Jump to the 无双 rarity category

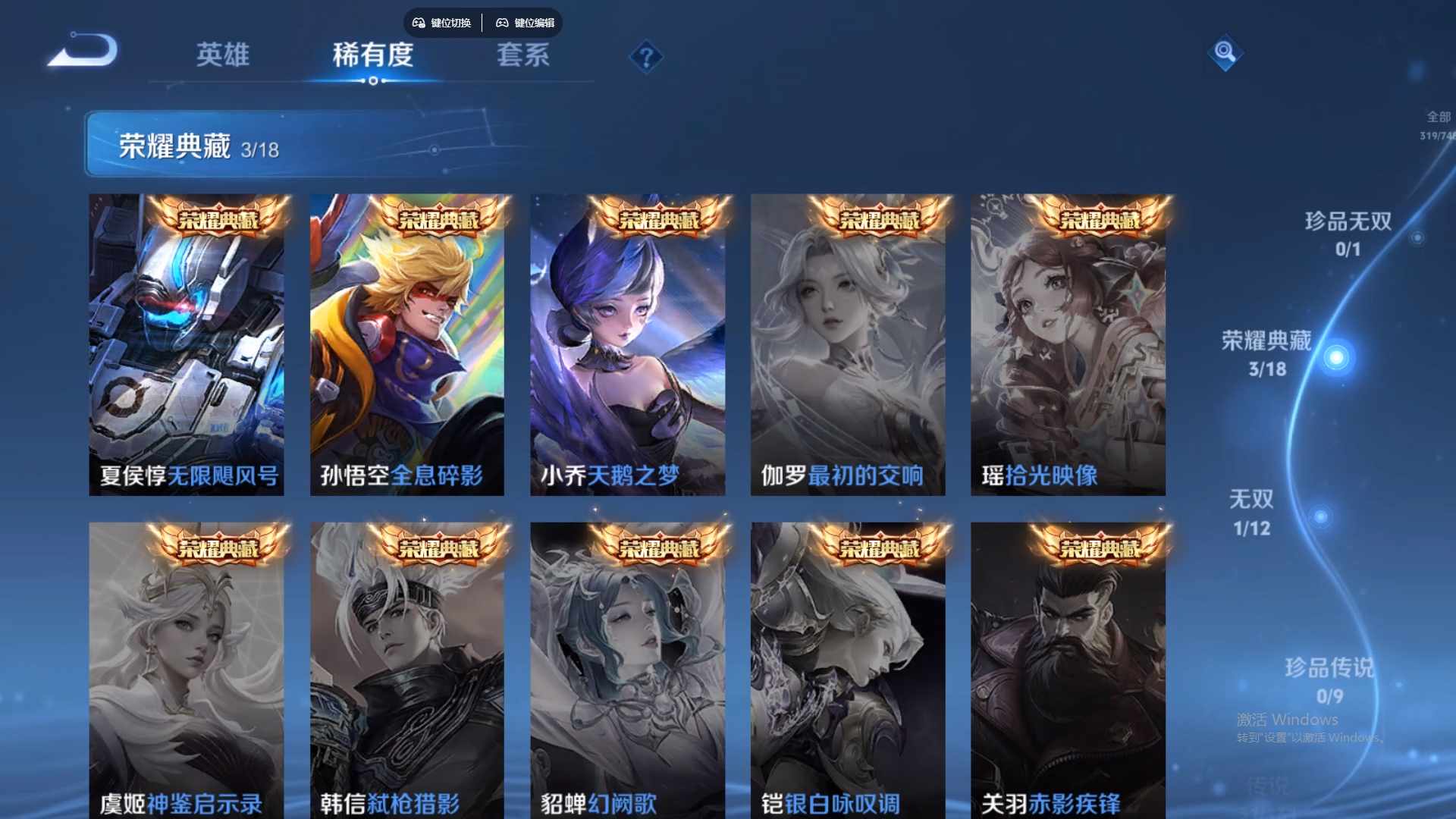pos(1251,512)
